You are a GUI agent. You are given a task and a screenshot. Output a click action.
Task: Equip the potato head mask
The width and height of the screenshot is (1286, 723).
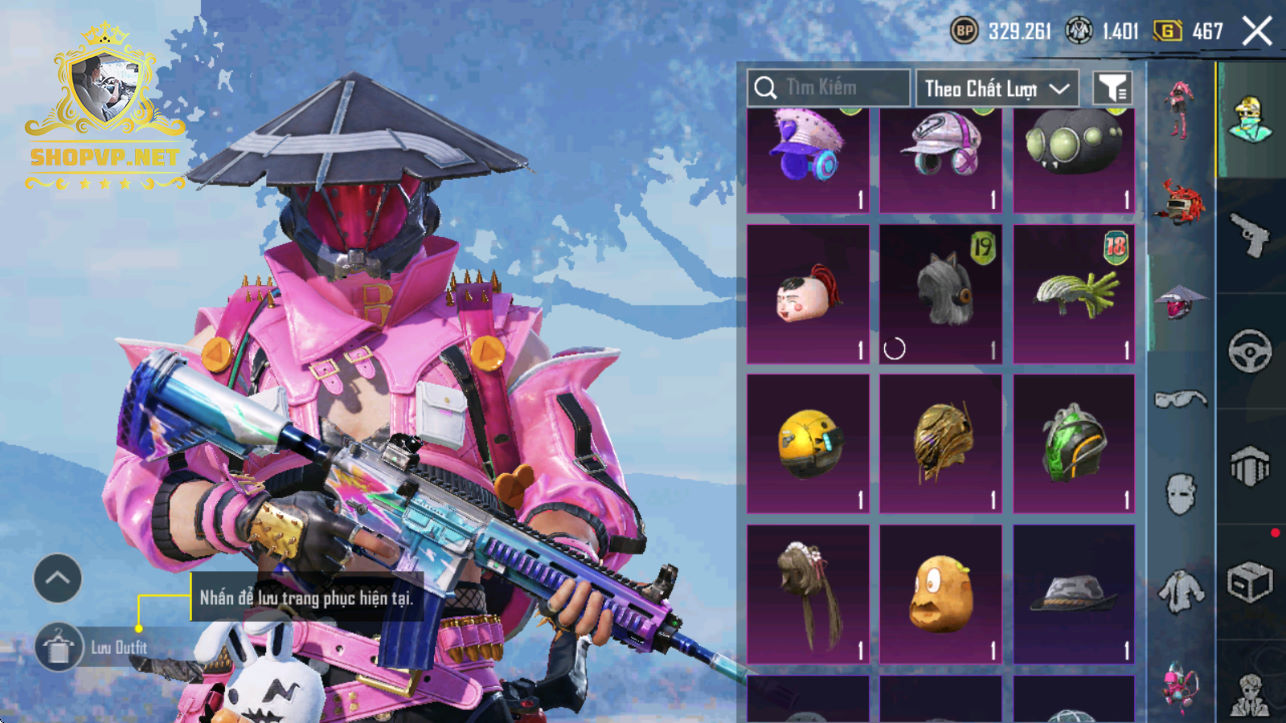click(x=941, y=594)
